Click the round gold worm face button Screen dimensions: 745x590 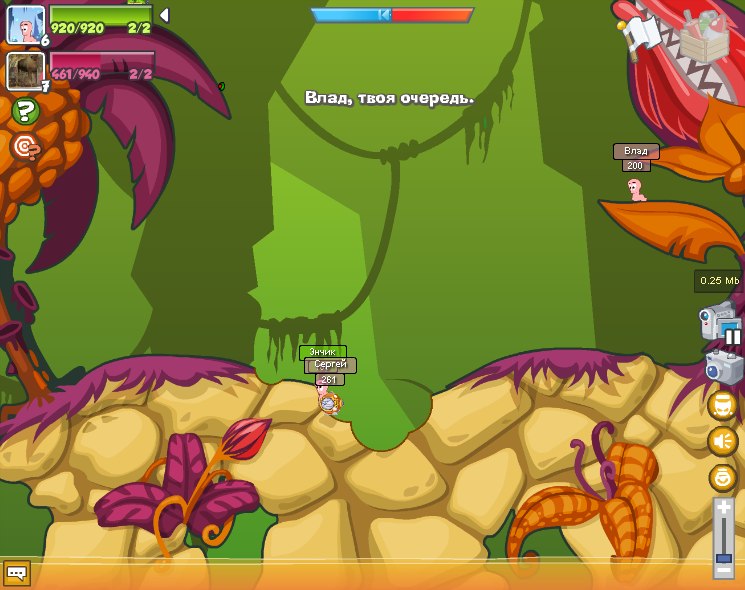(722, 405)
